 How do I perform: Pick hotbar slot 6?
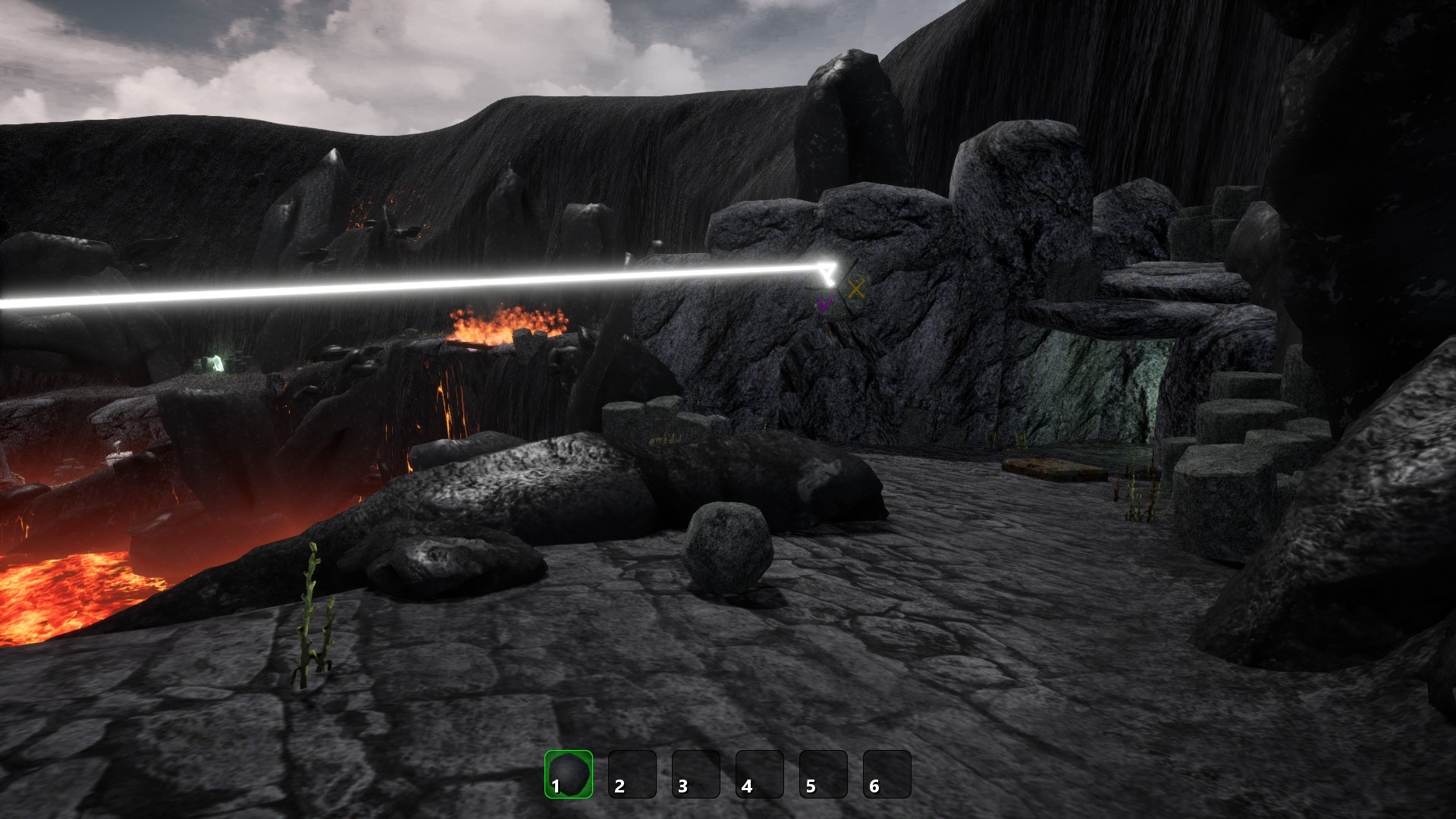click(886, 774)
